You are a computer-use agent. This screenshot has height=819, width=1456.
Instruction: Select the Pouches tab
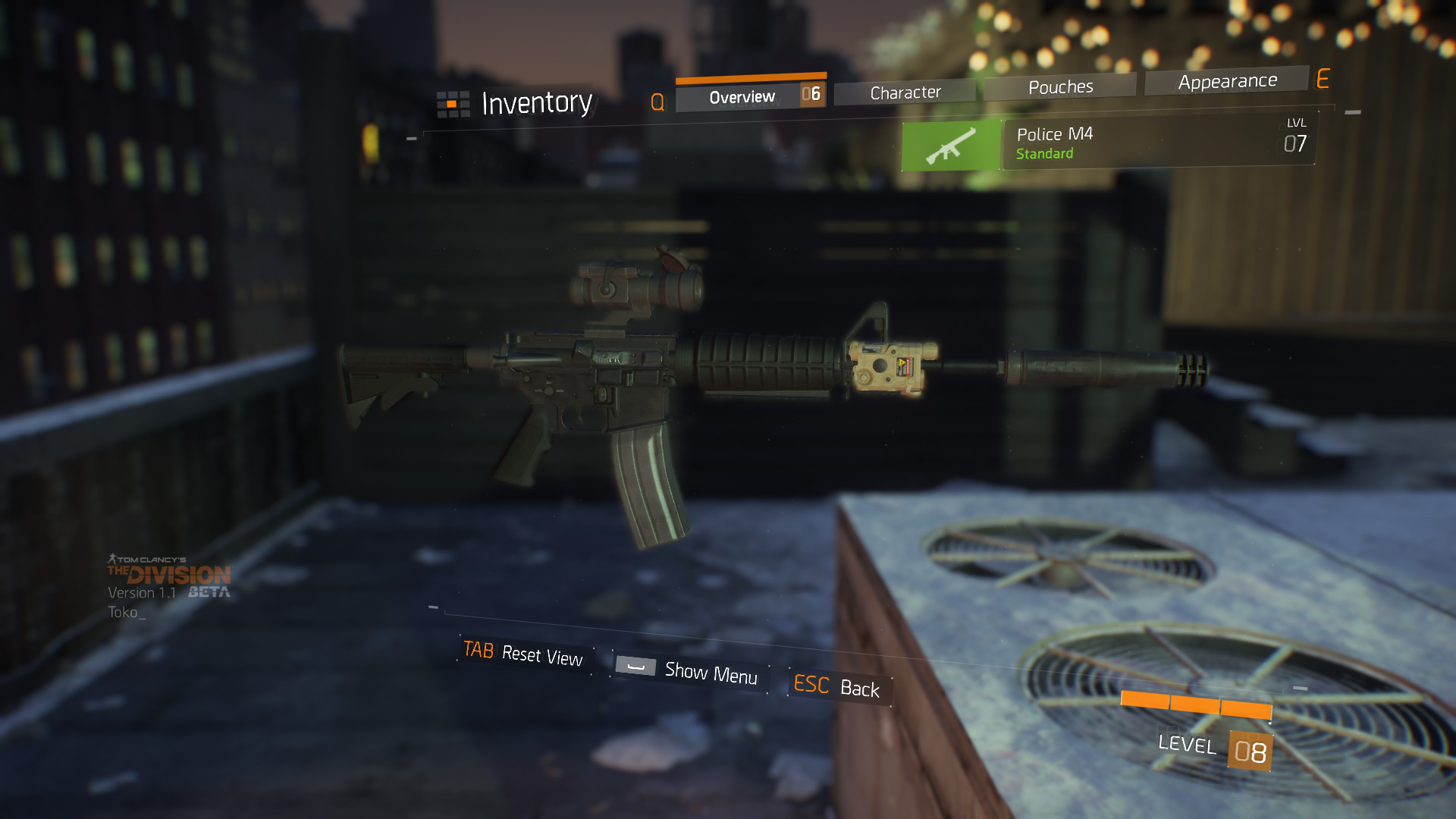1060,87
